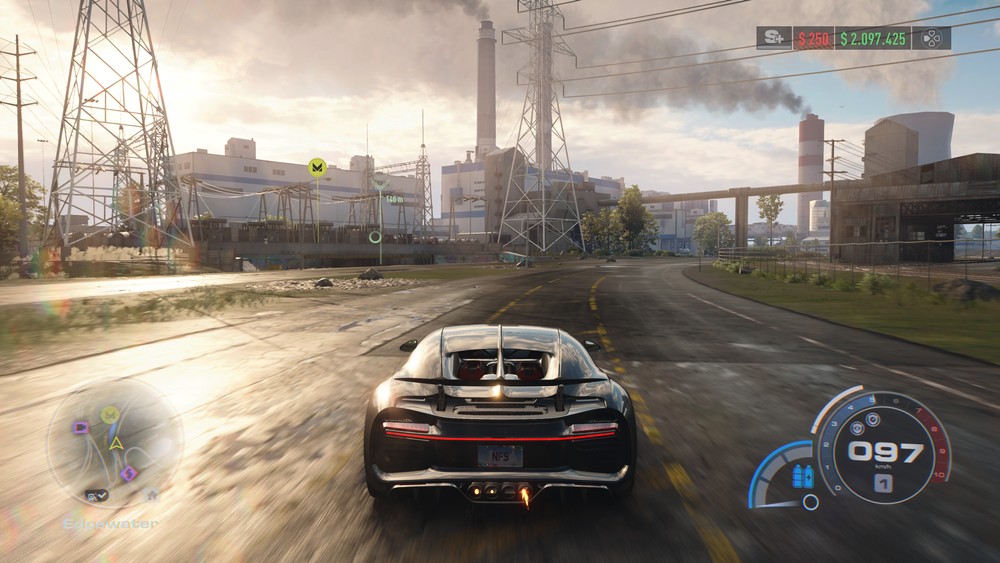
Task: Click the purple dollar marker on the minimap
Action: [x=129, y=473]
